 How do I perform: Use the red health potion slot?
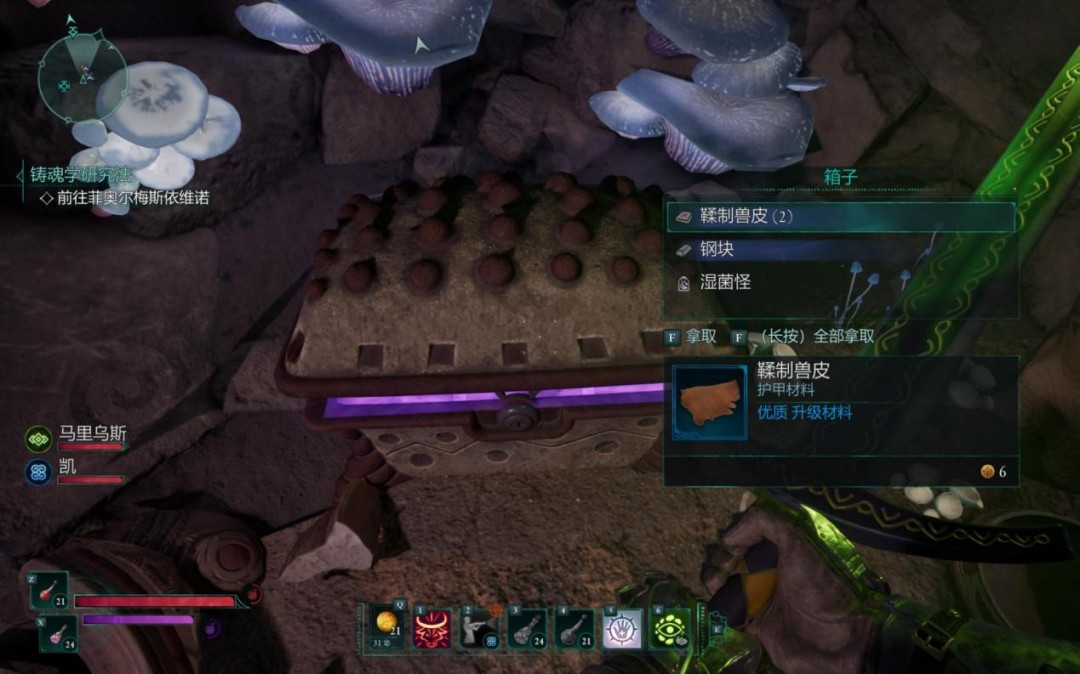coord(49,590)
